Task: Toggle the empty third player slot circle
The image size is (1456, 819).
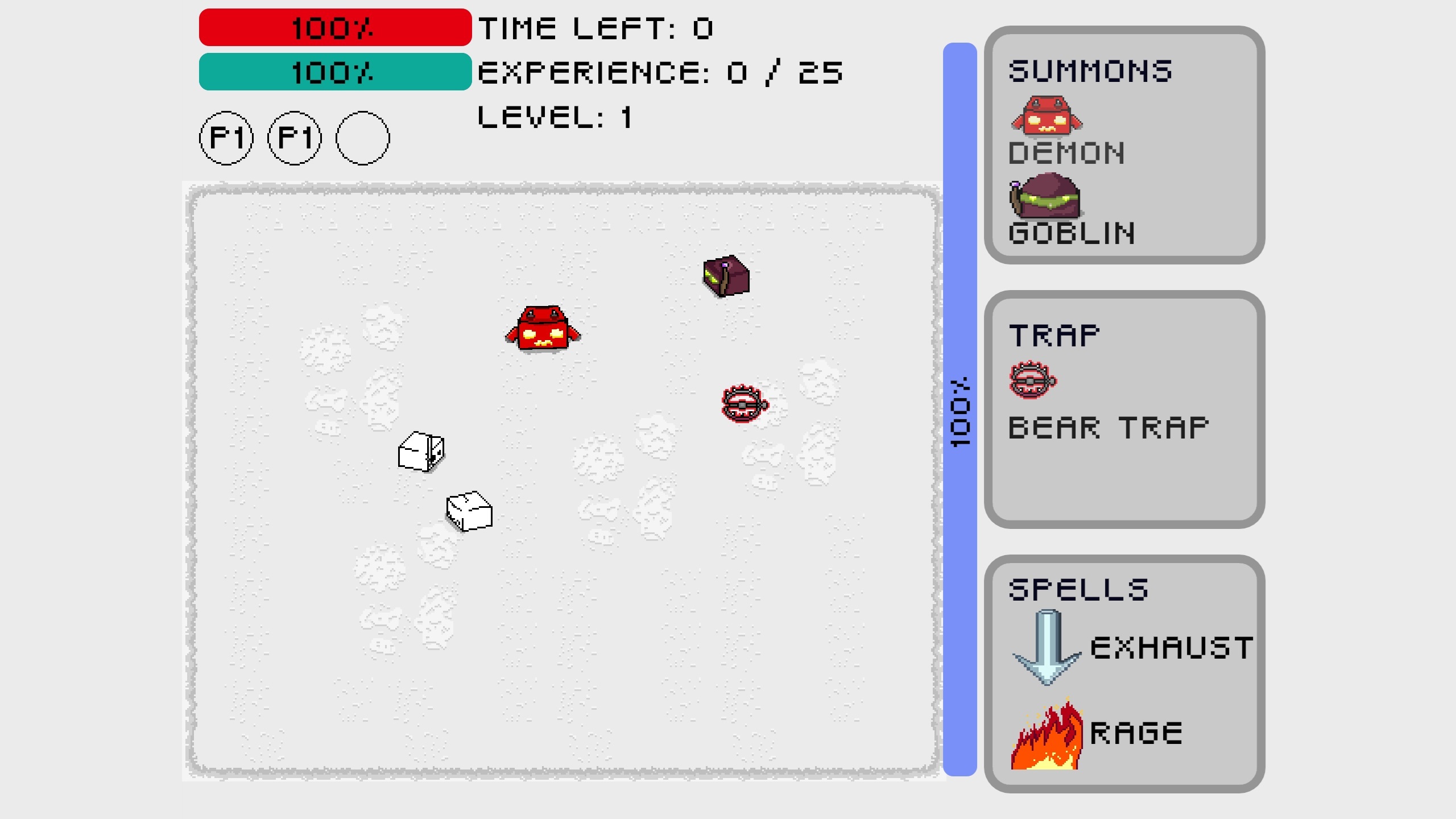Action: tap(362, 138)
